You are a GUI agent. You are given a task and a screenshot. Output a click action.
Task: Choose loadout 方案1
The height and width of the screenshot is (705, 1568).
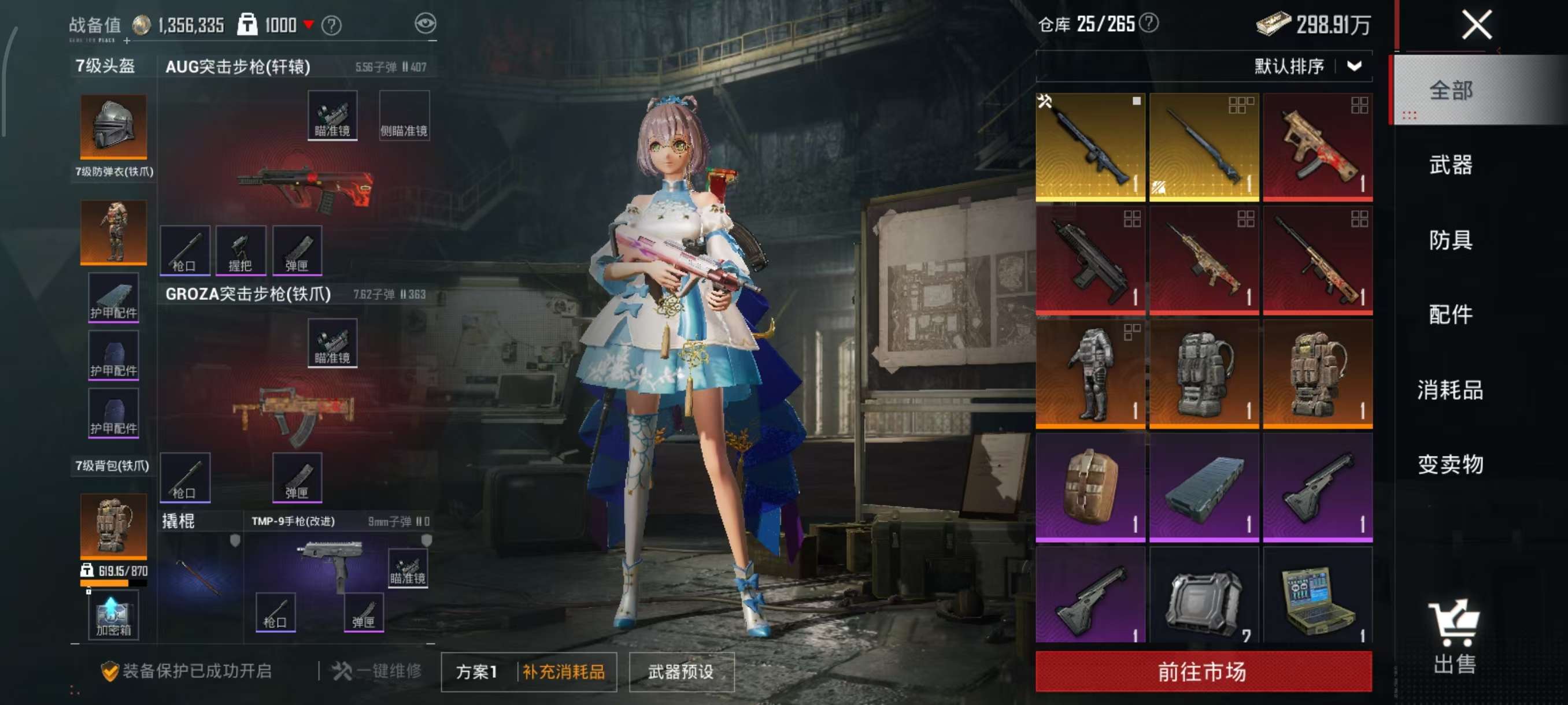[477, 671]
